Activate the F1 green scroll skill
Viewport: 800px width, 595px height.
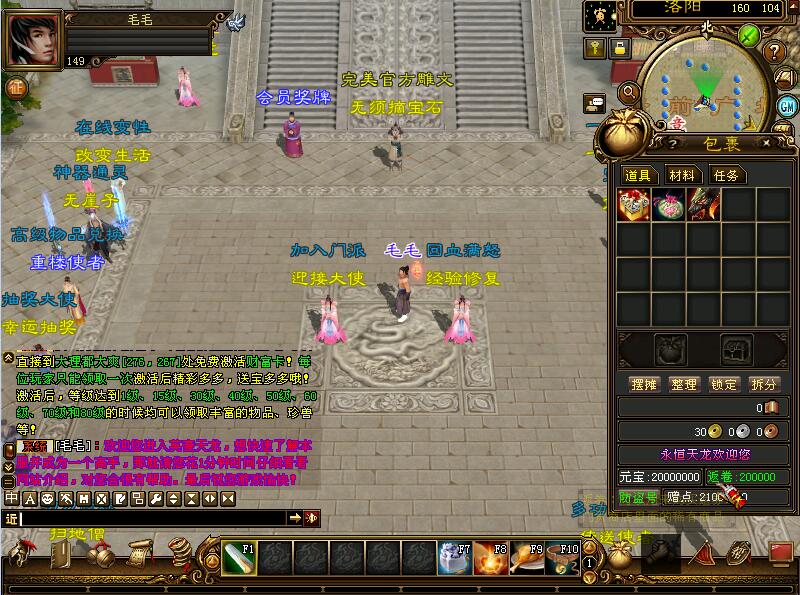point(240,558)
